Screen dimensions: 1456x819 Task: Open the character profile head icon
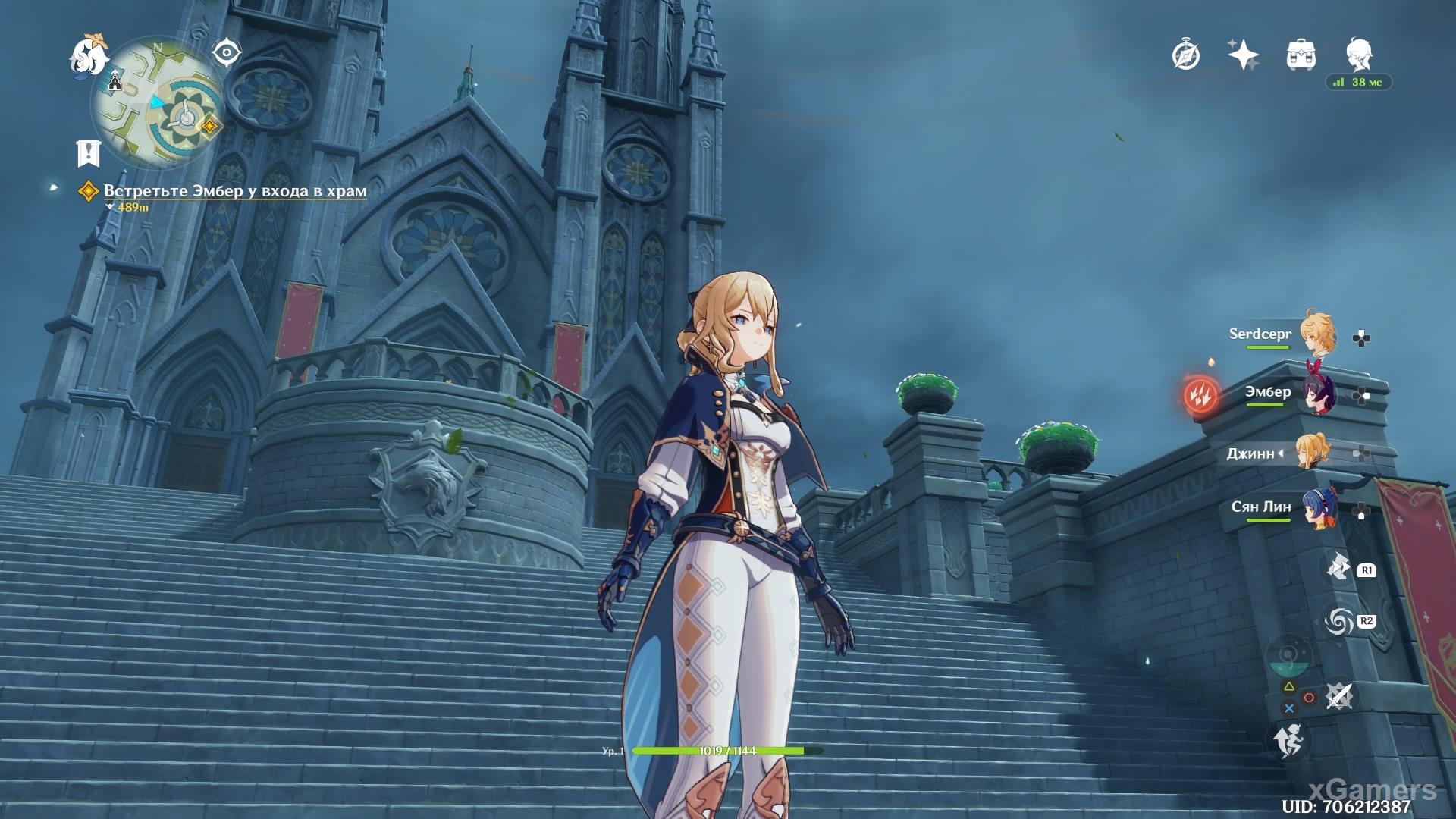pos(1360,54)
